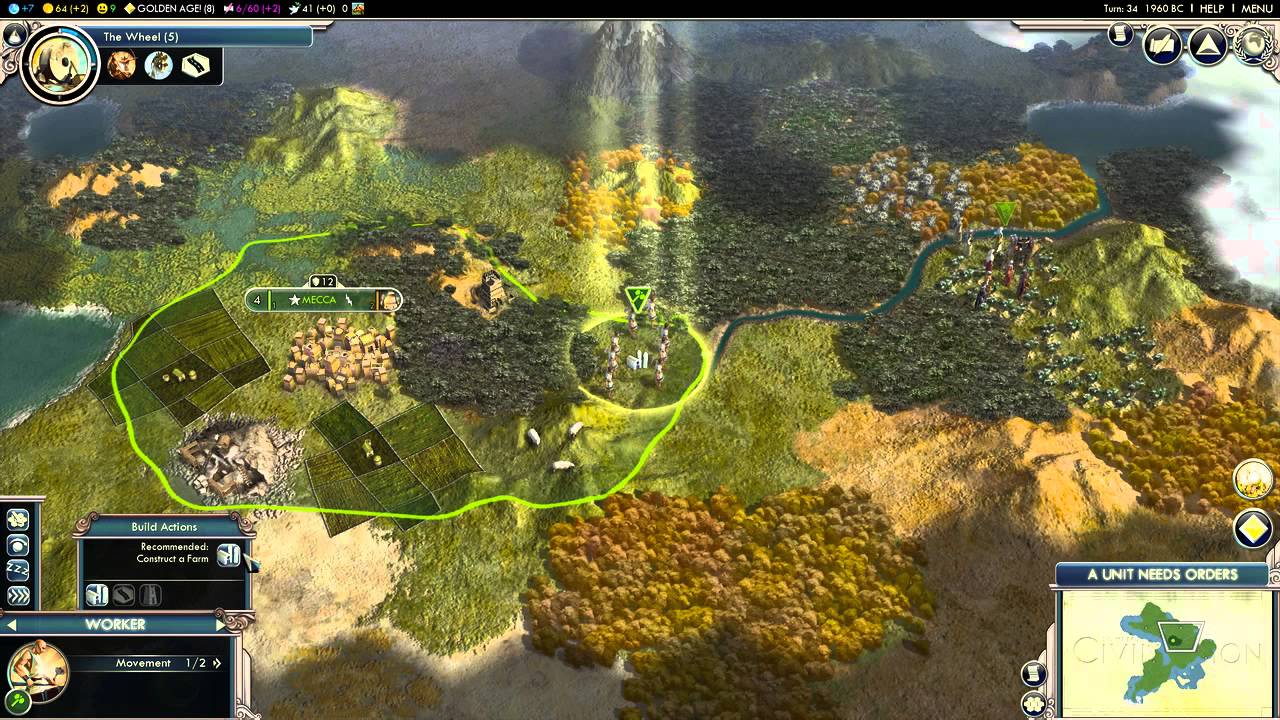Click the A Unit Needs Orders button
The width and height of the screenshot is (1280, 720).
point(1162,574)
